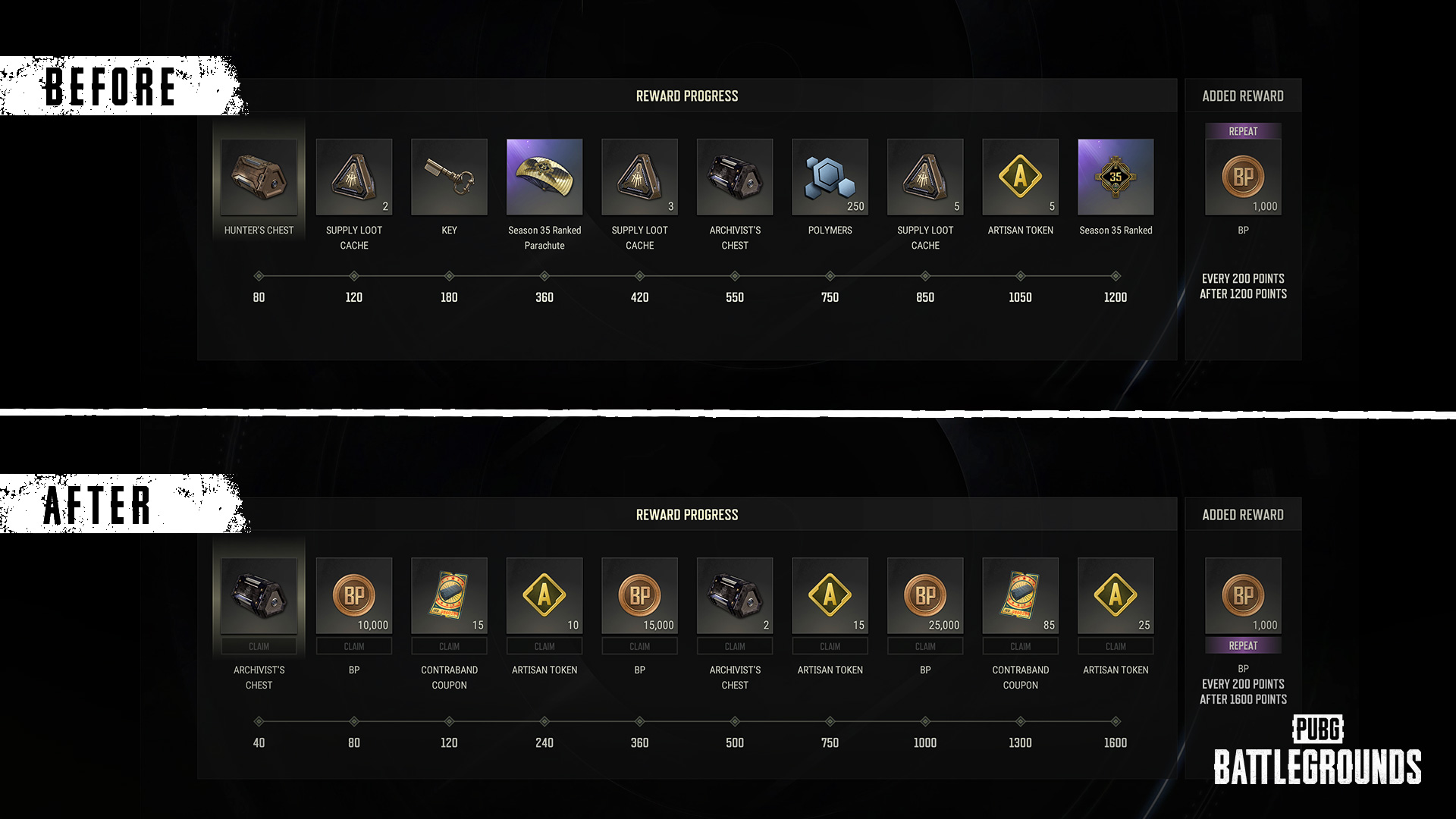The image size is (1456, 819).
Task: Select the Artisan Token reward with quantity 5
Action: (x=1020, y=177)
